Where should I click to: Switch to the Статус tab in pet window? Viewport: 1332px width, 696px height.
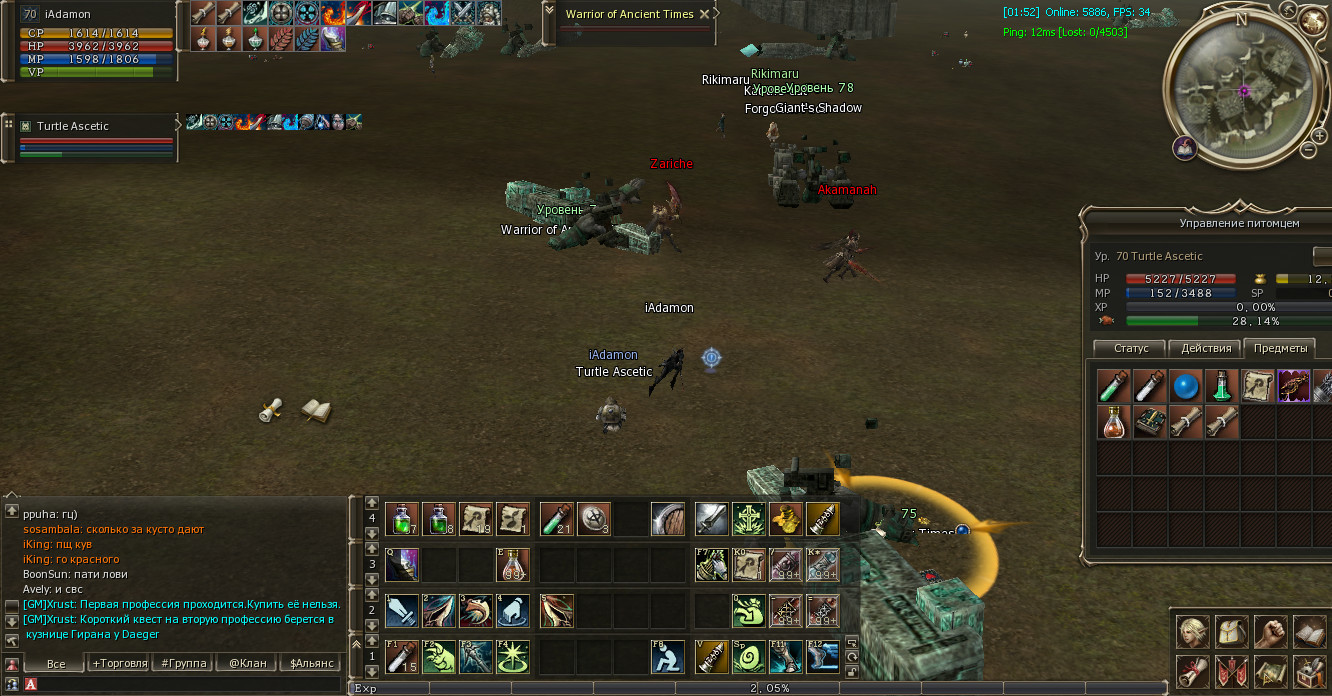coord(1130,348)
